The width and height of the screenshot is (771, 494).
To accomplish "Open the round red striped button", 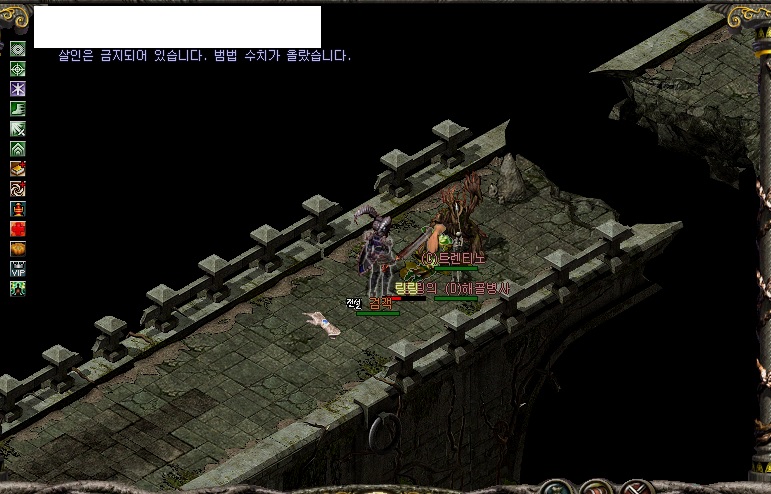I will tap(597, 489).
